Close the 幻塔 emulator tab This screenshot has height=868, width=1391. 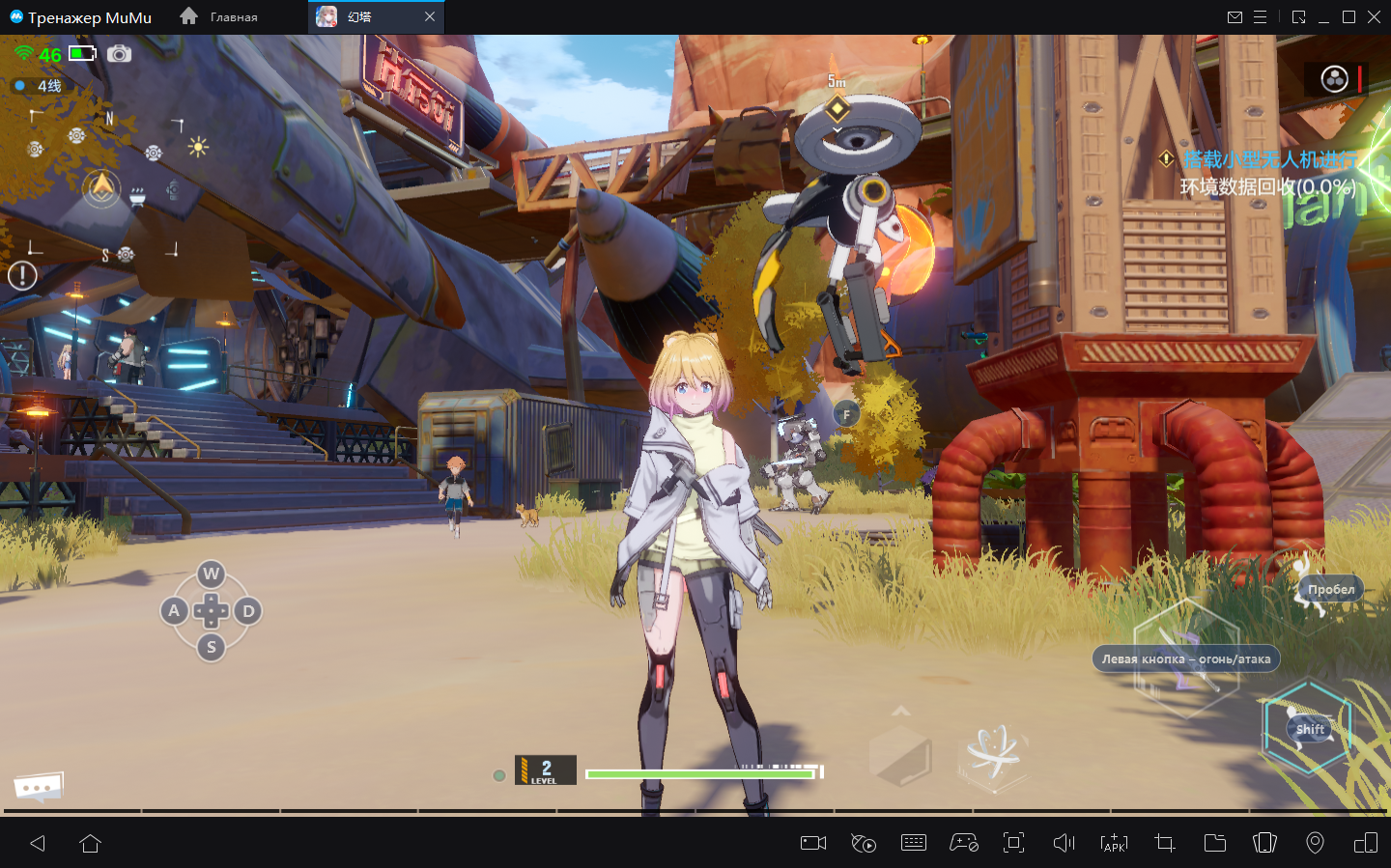(430, 16)
